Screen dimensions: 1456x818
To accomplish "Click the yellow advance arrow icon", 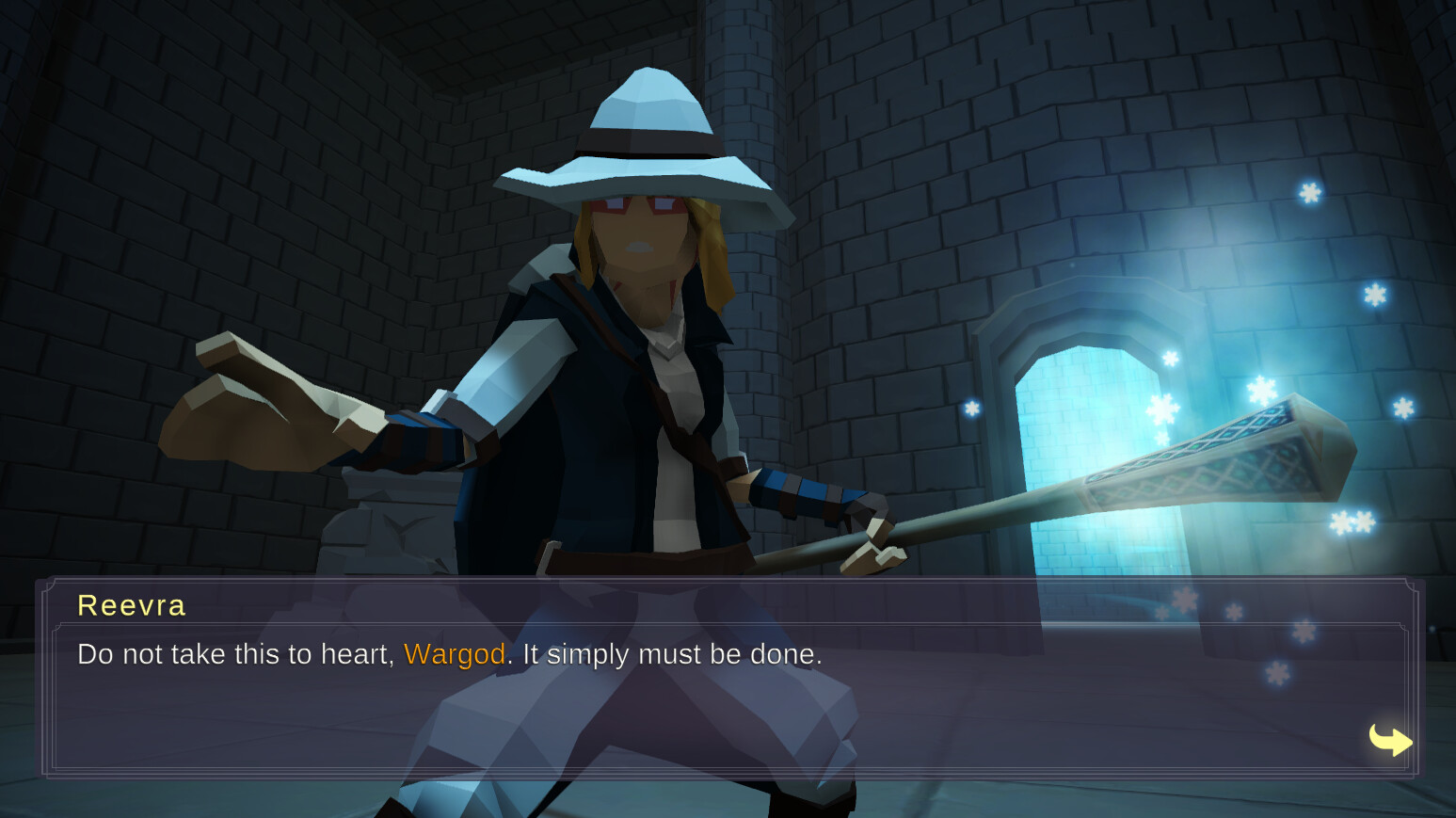I will pos(1391,740).
